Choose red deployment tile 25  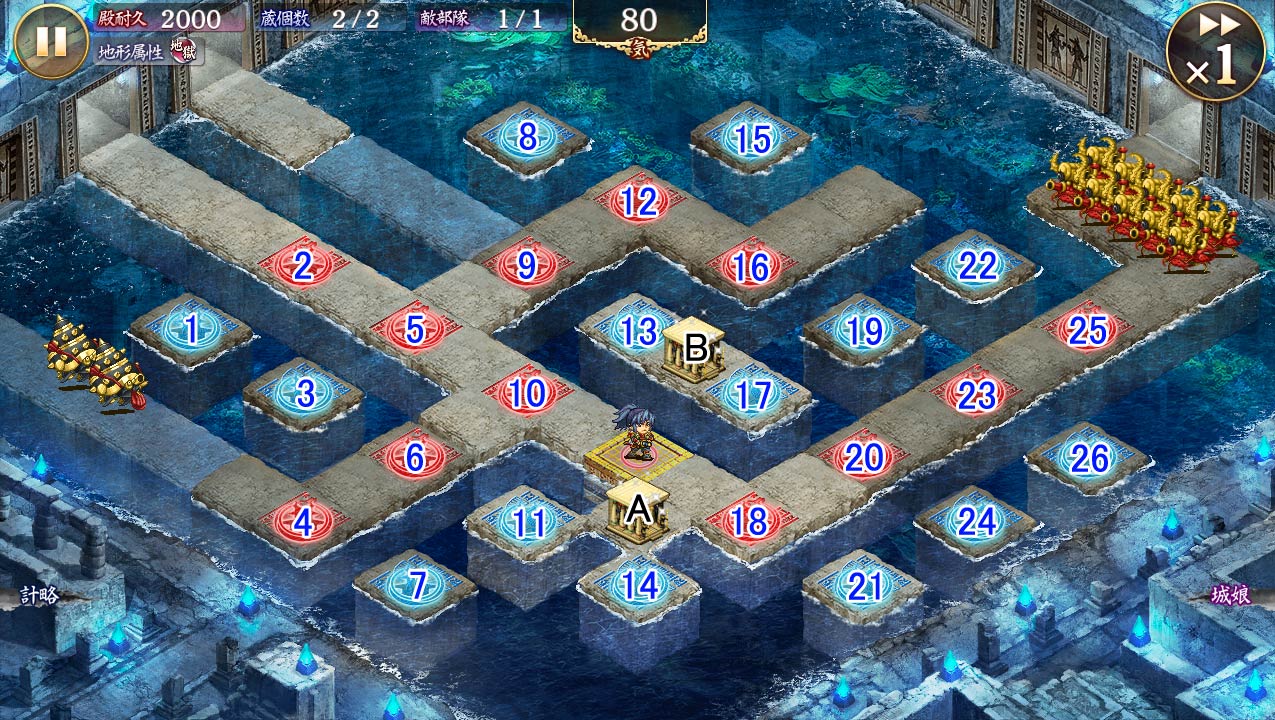(x=1087, y=330)
